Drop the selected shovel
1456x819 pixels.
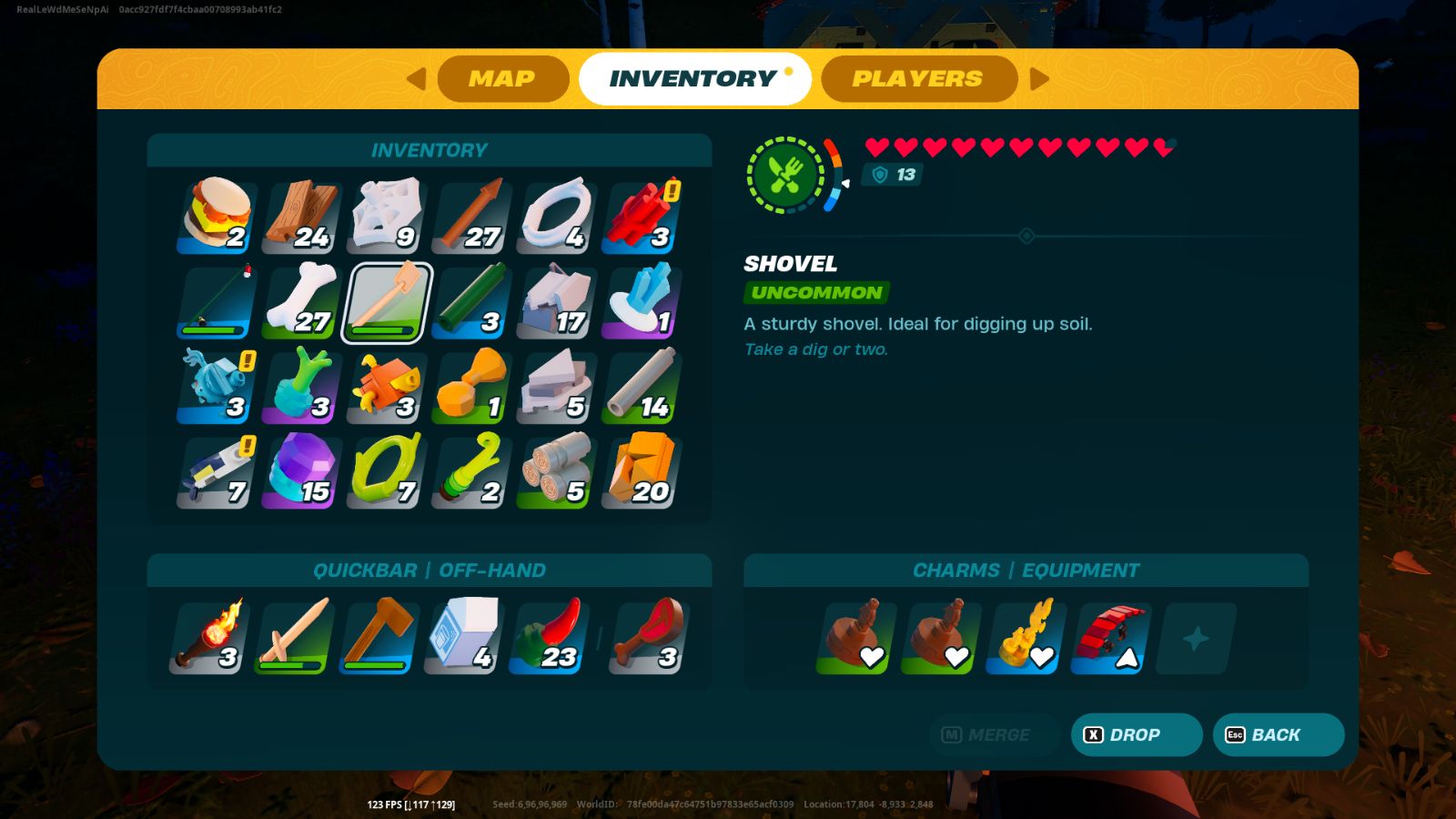coord(1136,735)
